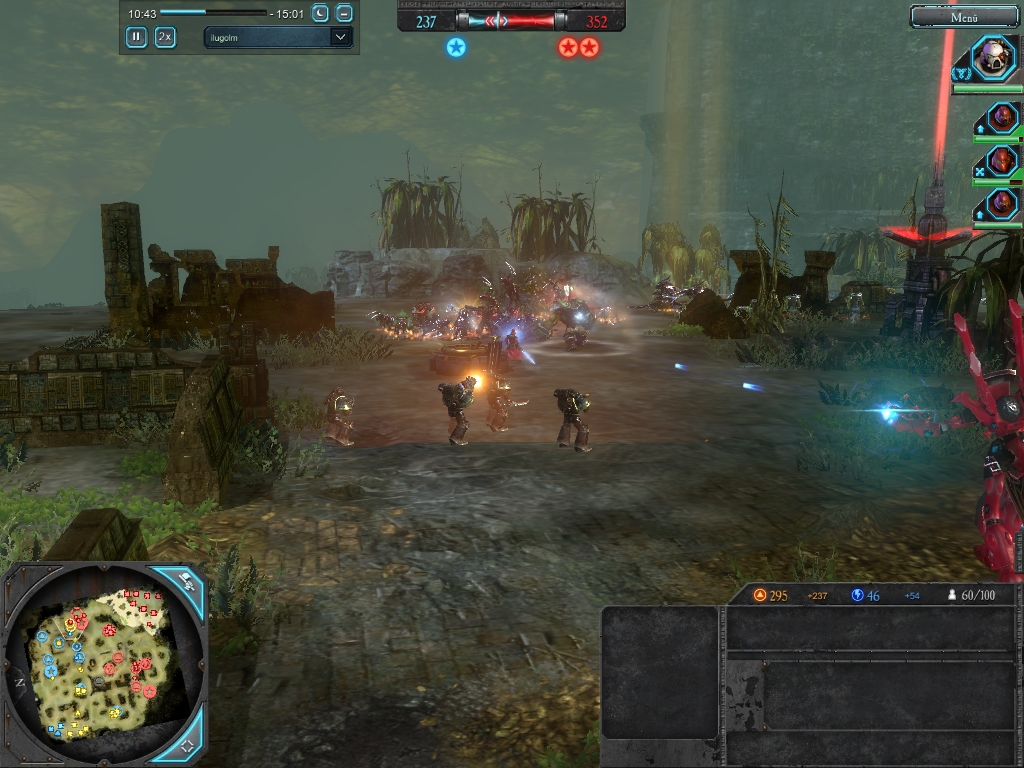Minimize the replay control panel
The width and height of the screenshot is (1024, 768).
point(344,13)
